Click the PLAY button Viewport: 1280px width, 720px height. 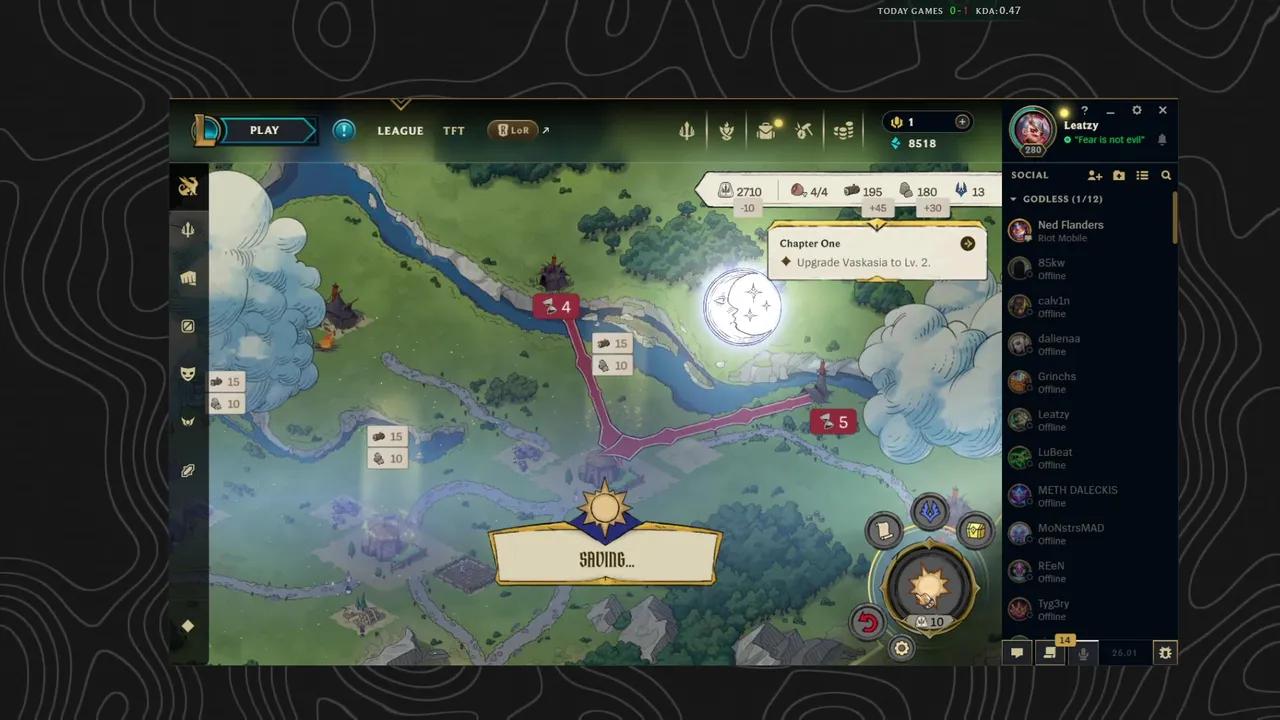[264, 130]
